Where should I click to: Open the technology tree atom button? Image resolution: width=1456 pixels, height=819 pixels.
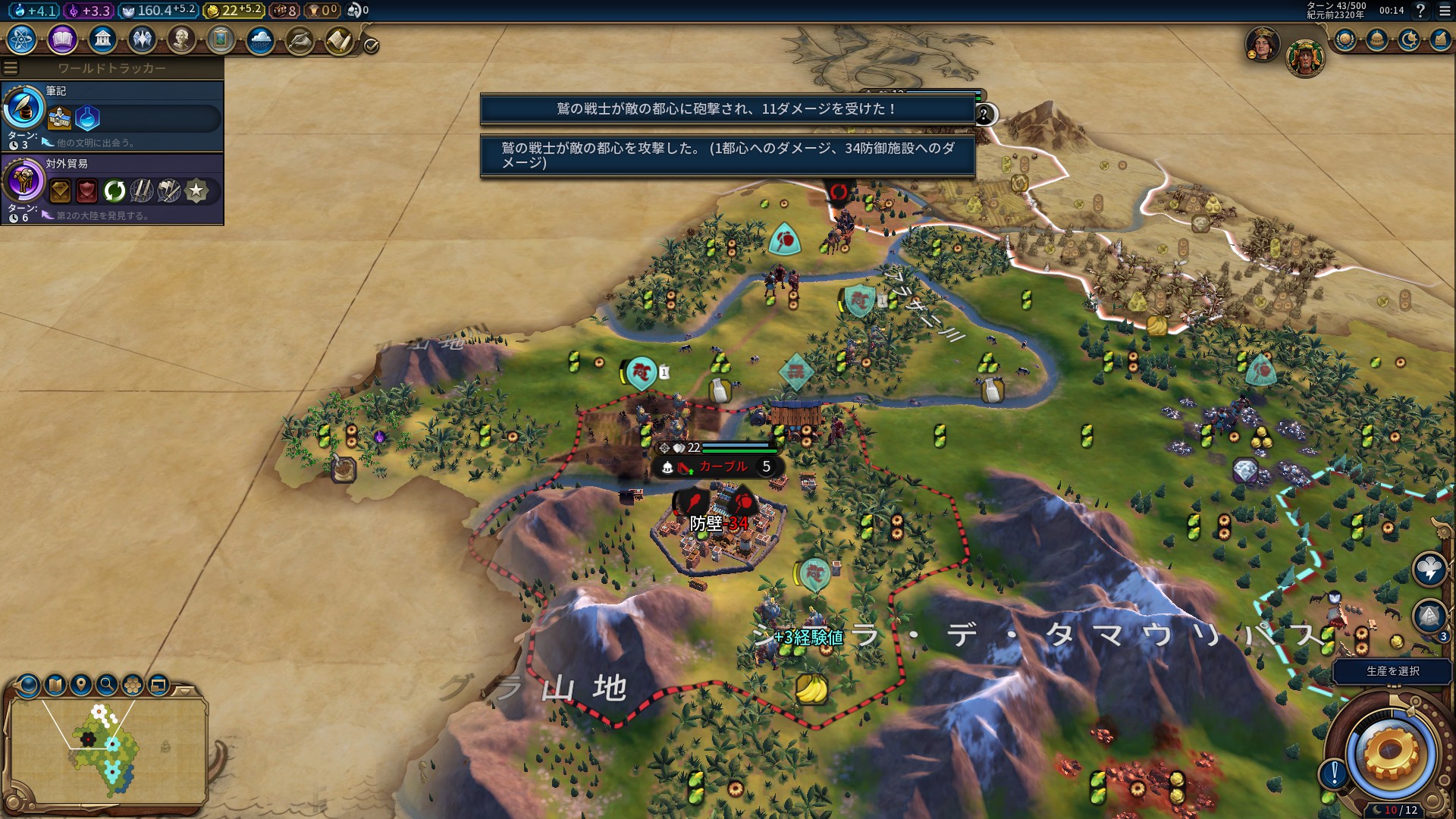22,39
